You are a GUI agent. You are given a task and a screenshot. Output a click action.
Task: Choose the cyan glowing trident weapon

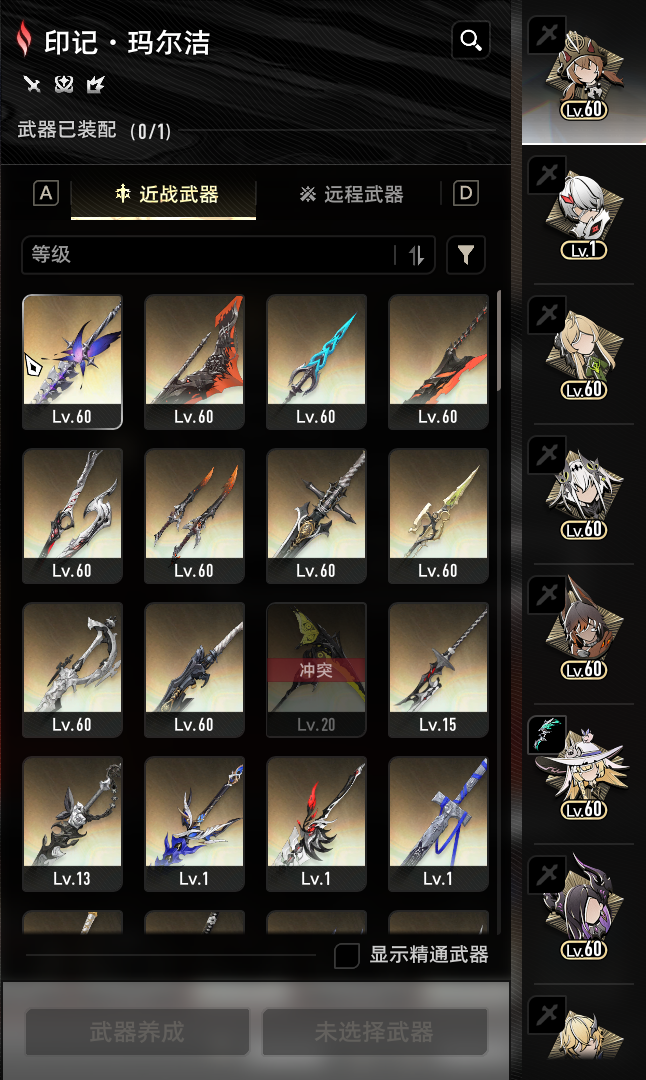[316, 360]
